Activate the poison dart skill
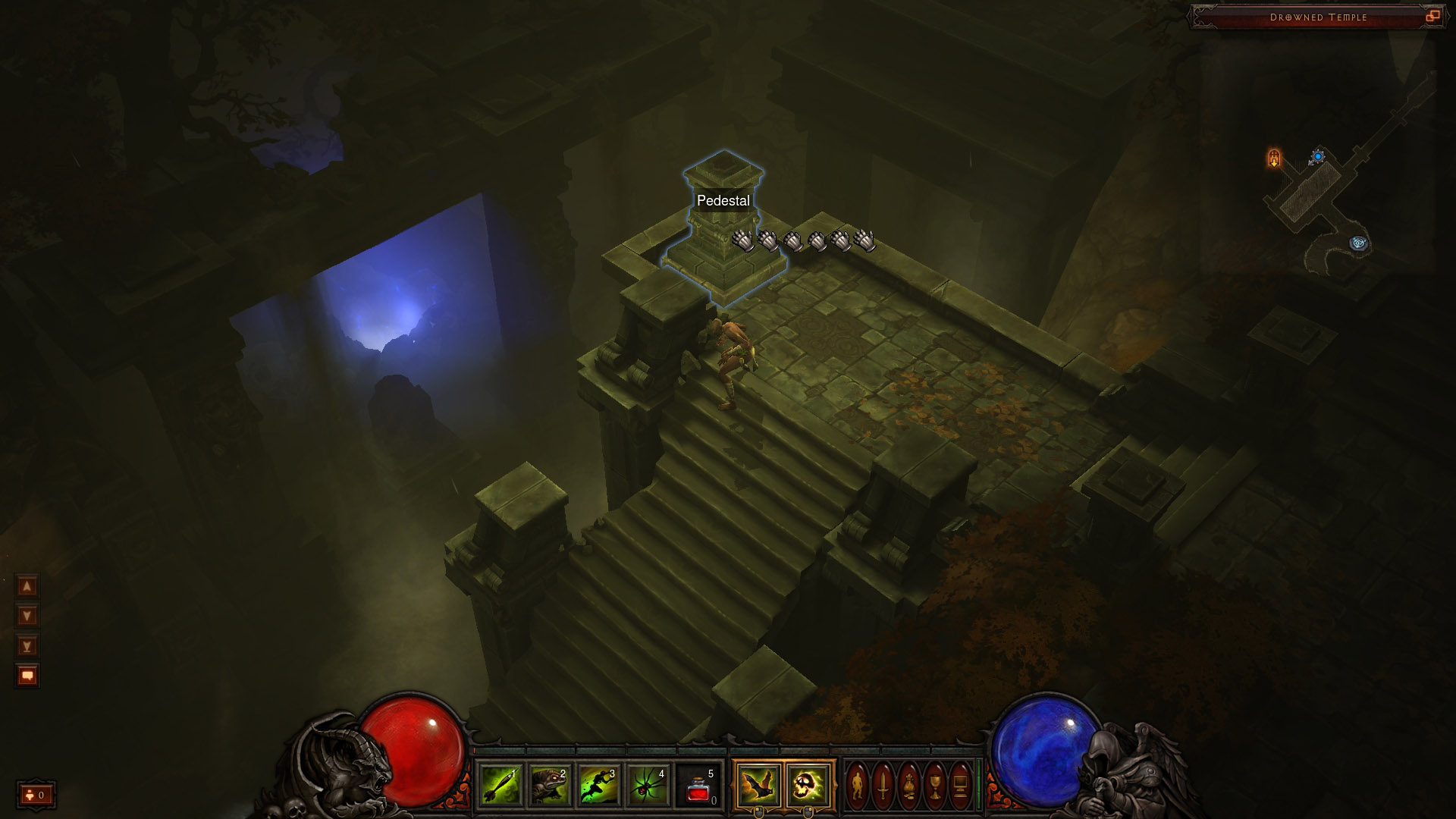Screen dimensions: 1456x819 [500, 785]
